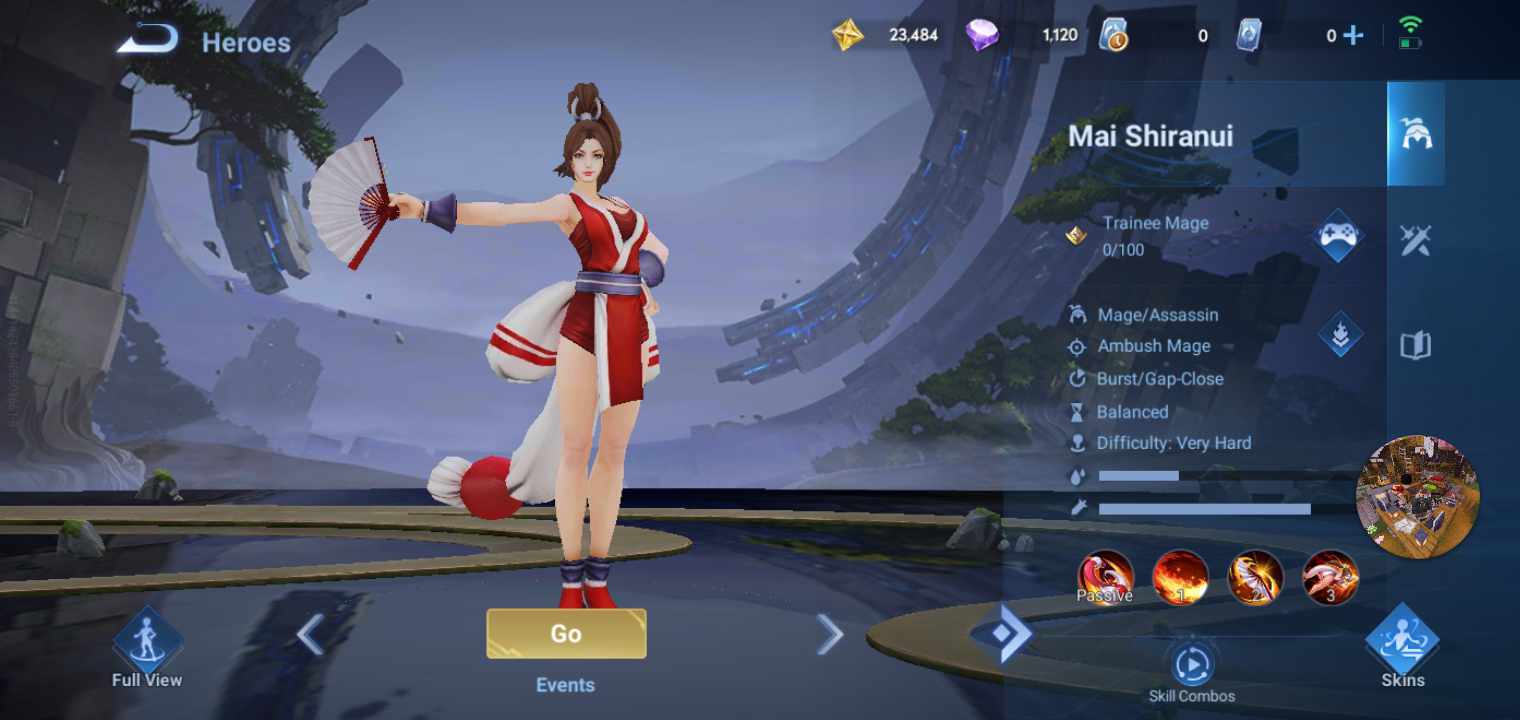Open Mai Shiranui's passive skill icon
1520x720 pixels.
click(x=1105, y=578)
